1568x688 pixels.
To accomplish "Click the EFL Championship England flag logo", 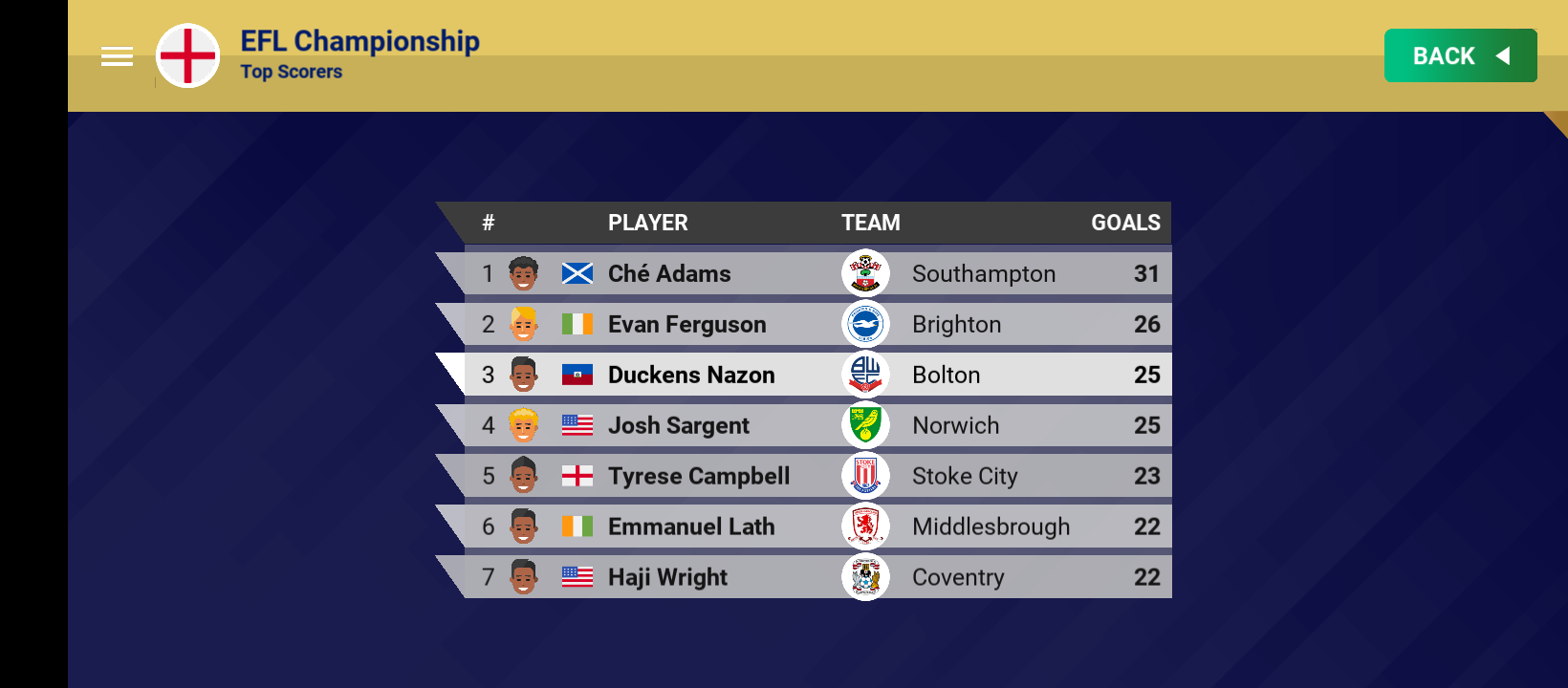I will (x=187, y=55).
